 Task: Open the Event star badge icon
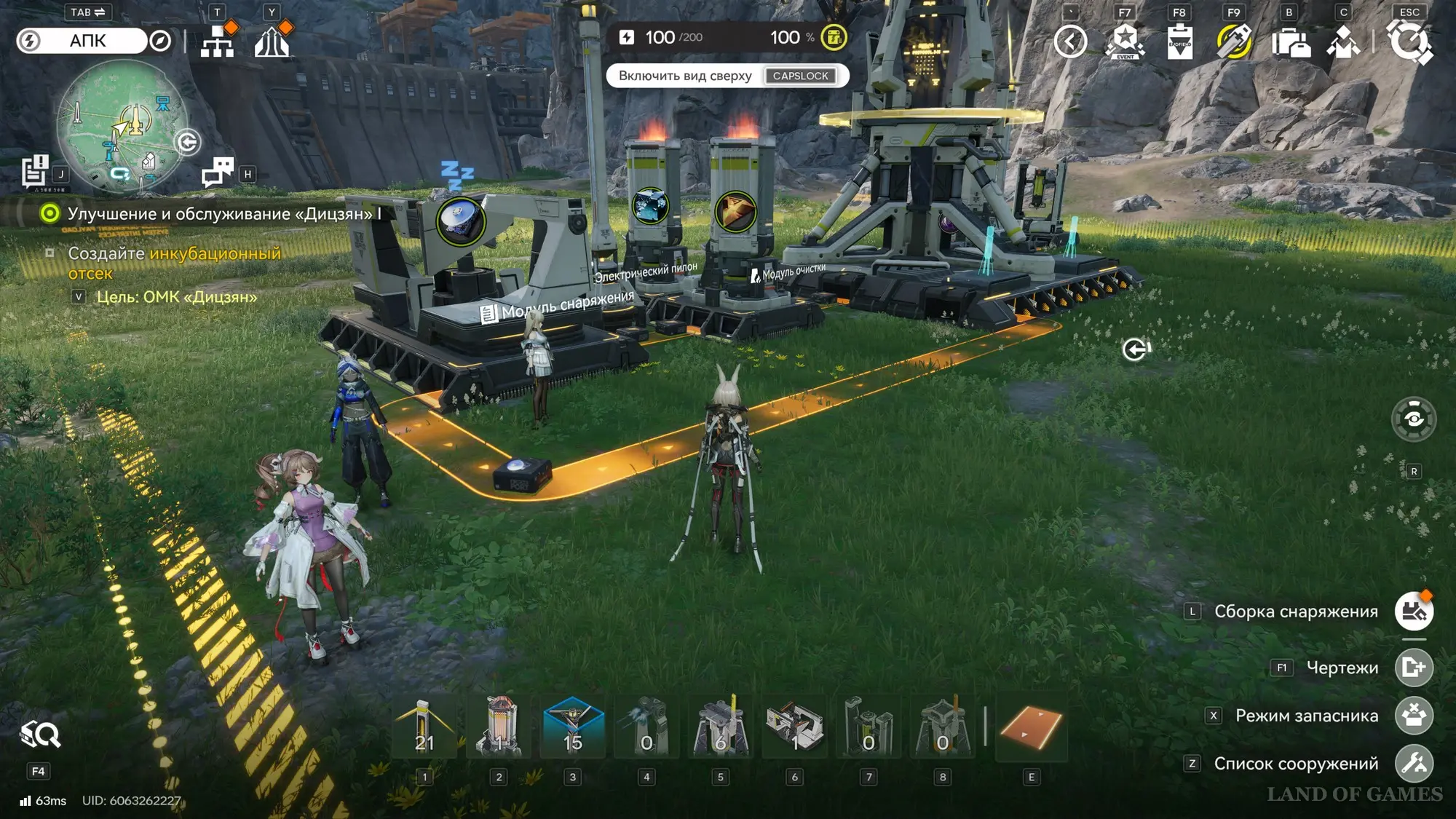tap(1125, 41)
